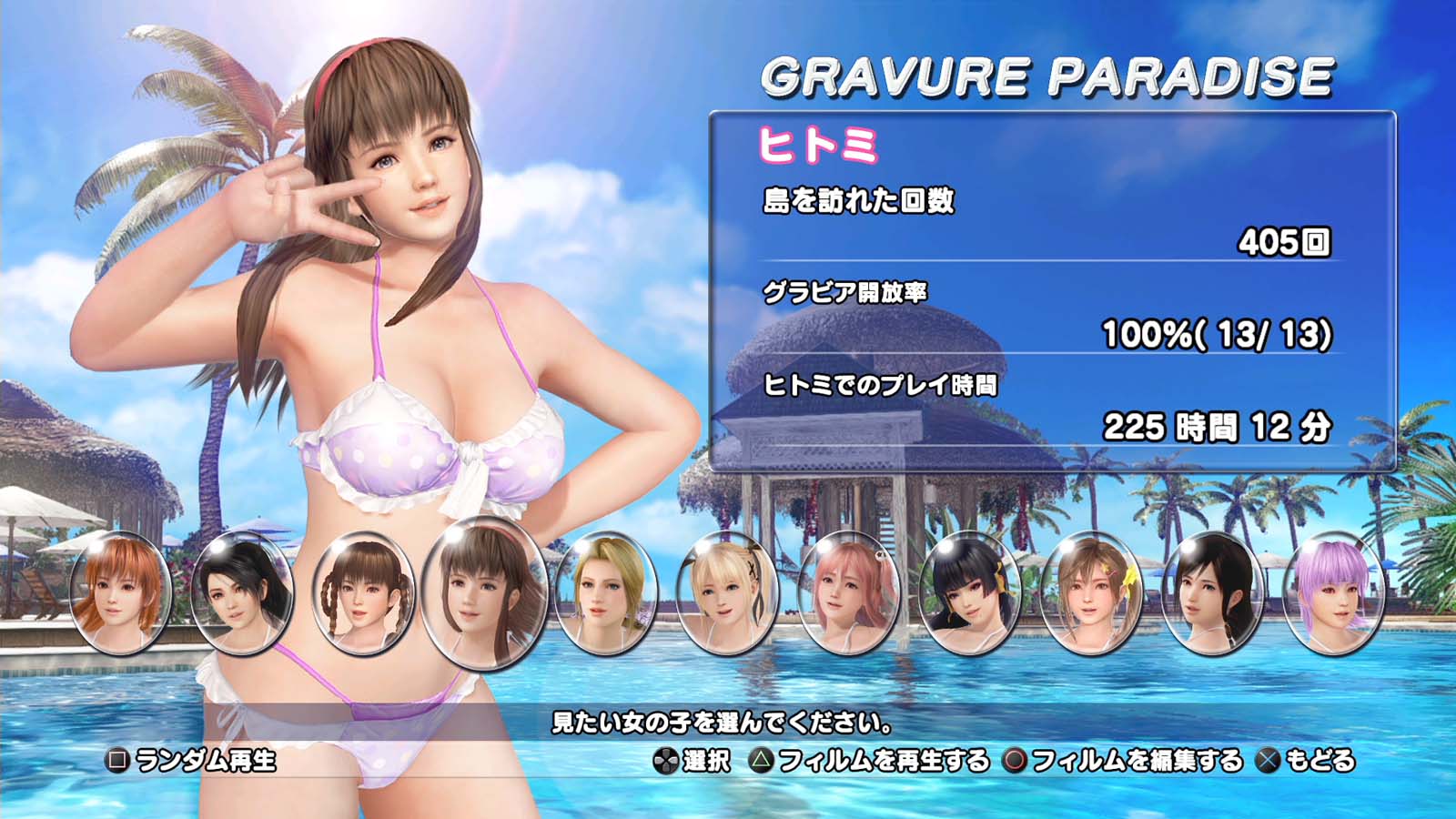Select the enlarged brown-haired Hitomi portrait

pos(484,593)
